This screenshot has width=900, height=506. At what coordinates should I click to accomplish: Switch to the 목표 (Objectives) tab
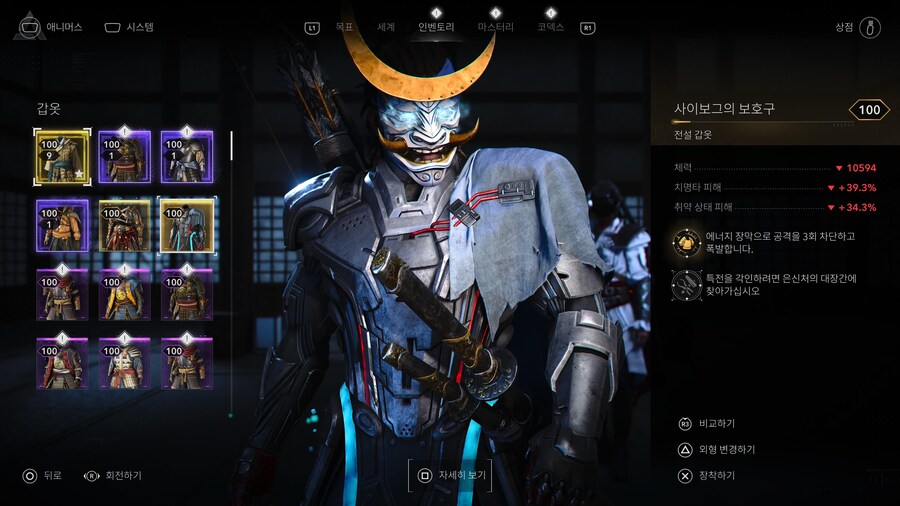point(344,27)
